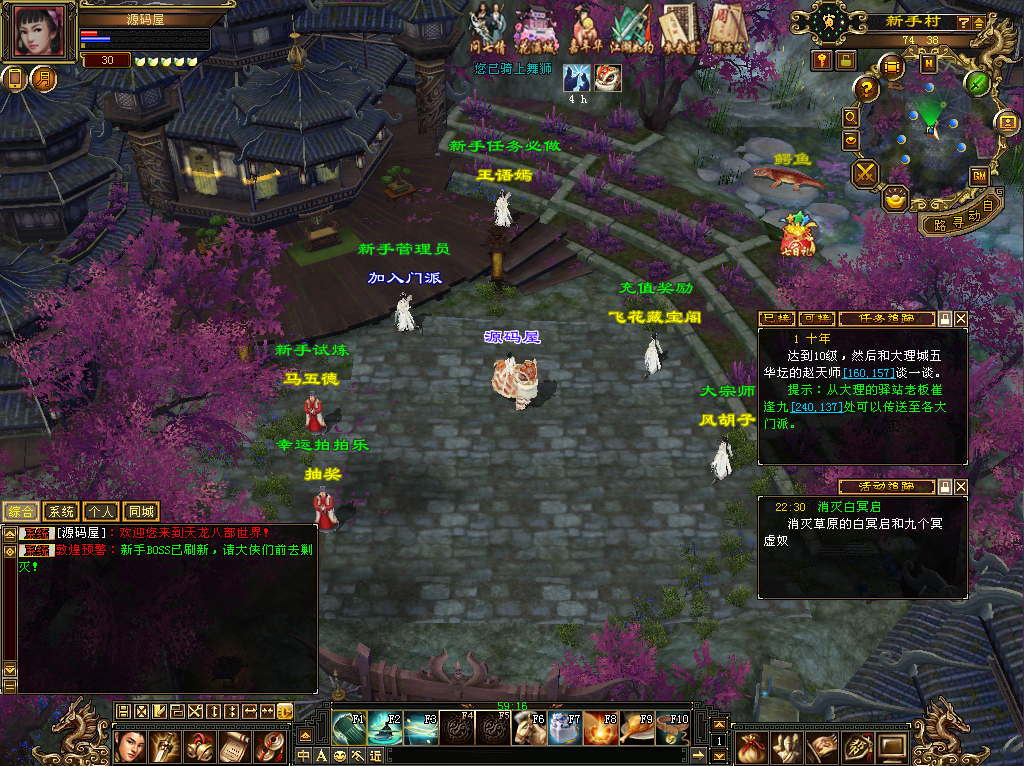Screen dimensions: 1024x766
Task: Open the 同城 chat channel tab
Action: tap(141, 512)
